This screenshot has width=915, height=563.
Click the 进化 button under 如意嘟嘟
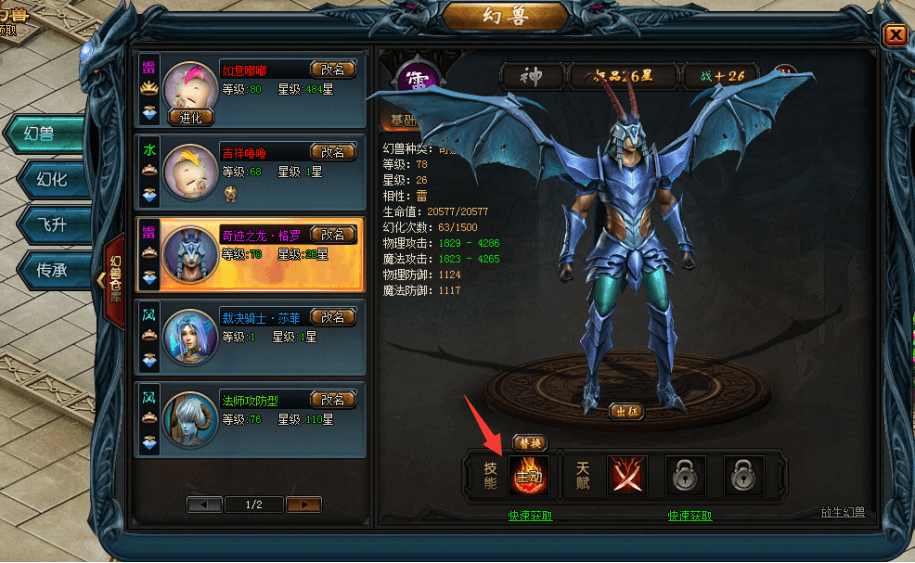[190, 117]
